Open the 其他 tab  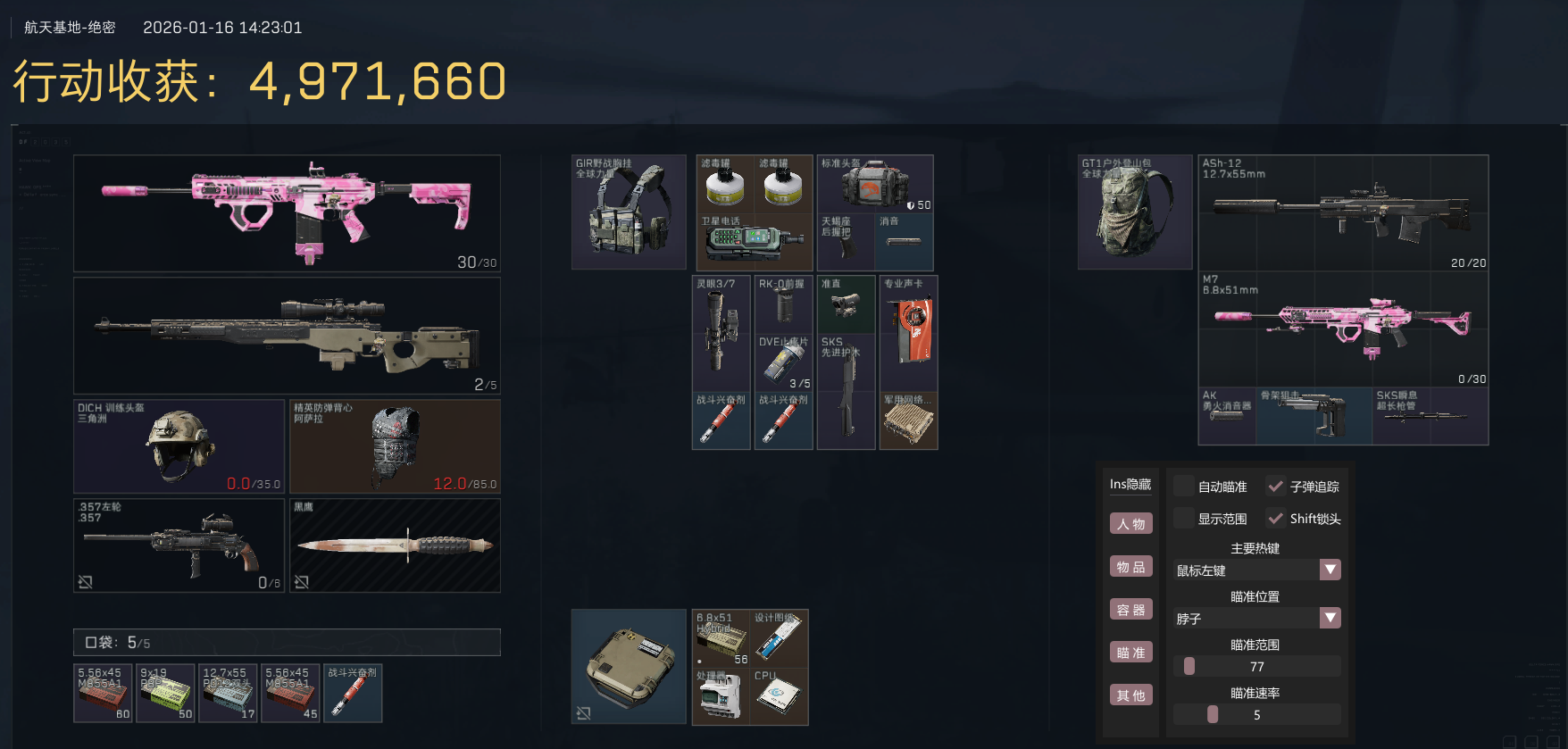[1130, 695]
